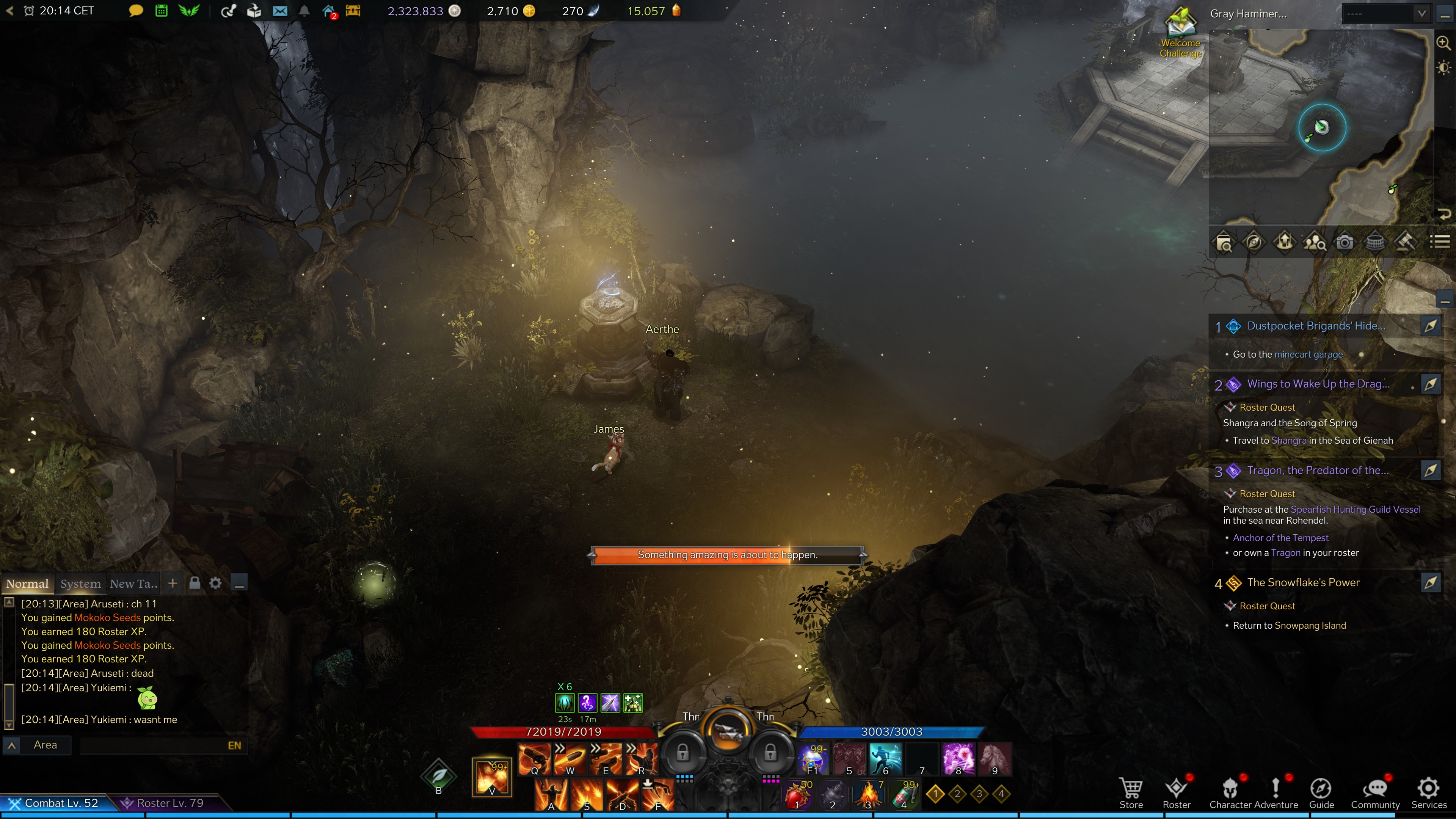Zoom in the minimap
Viewport: 1456px width, 819px height.
pyautogui.click(x=1443, y=43)
